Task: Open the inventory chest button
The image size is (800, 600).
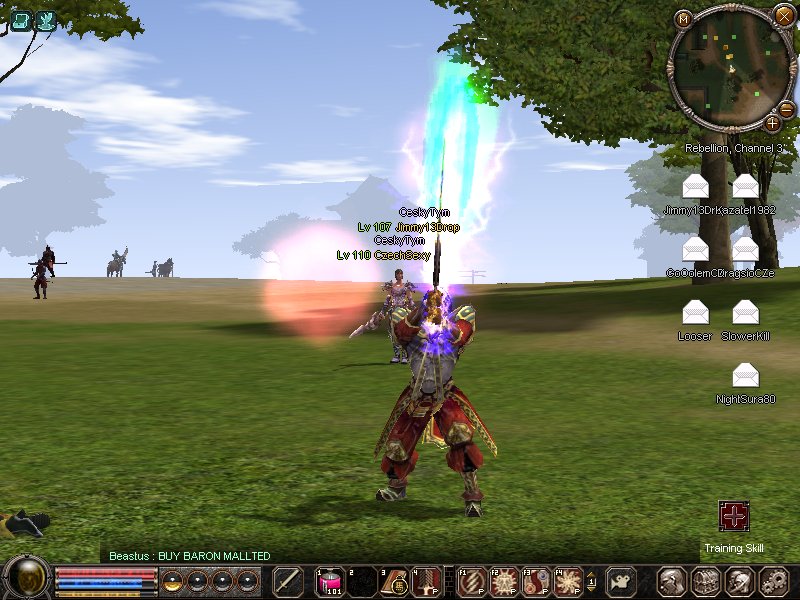Action: click(706, 581)
